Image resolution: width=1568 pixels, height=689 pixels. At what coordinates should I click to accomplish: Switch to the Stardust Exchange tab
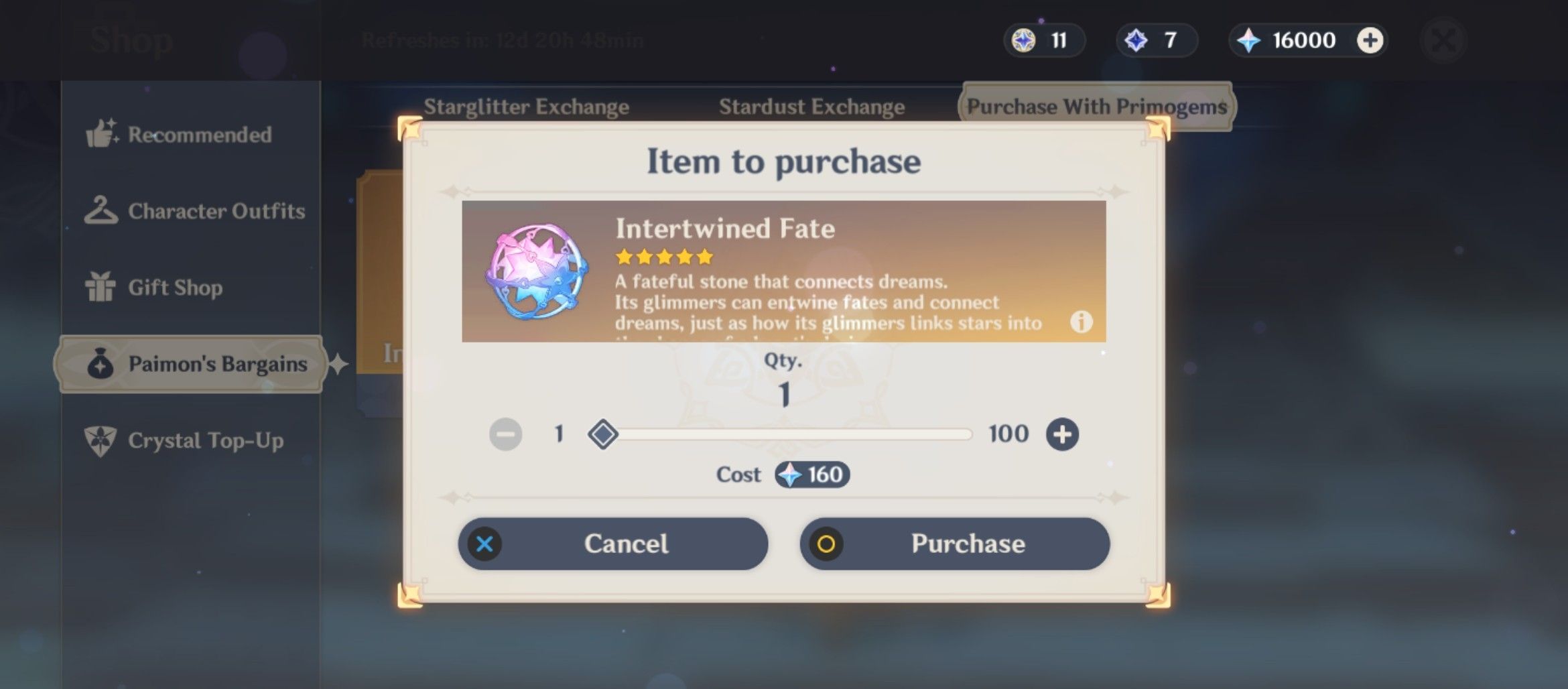pyautogui.click(x=812, y=106)
